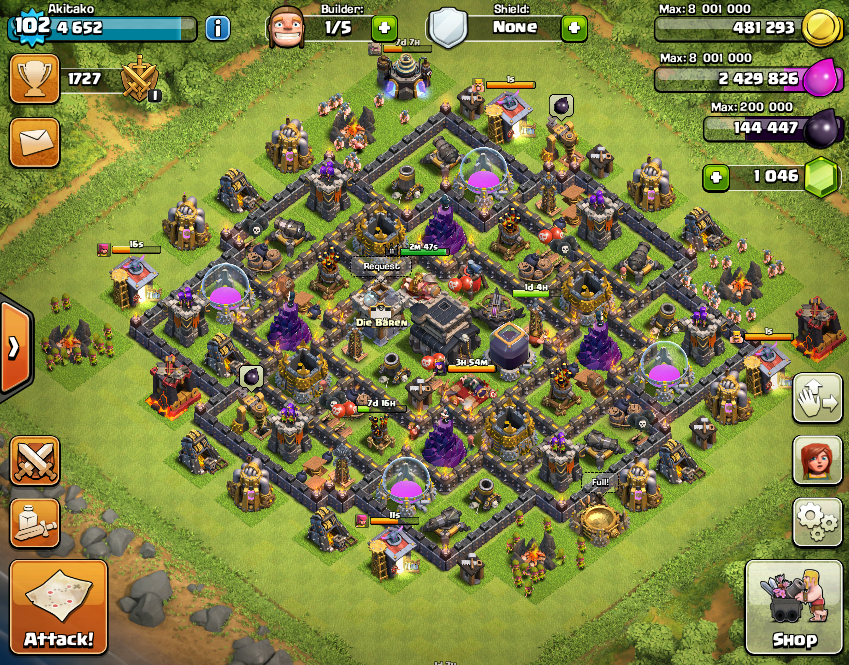
Task: Open the crossed swords battle log
Action: coord(34,460)
